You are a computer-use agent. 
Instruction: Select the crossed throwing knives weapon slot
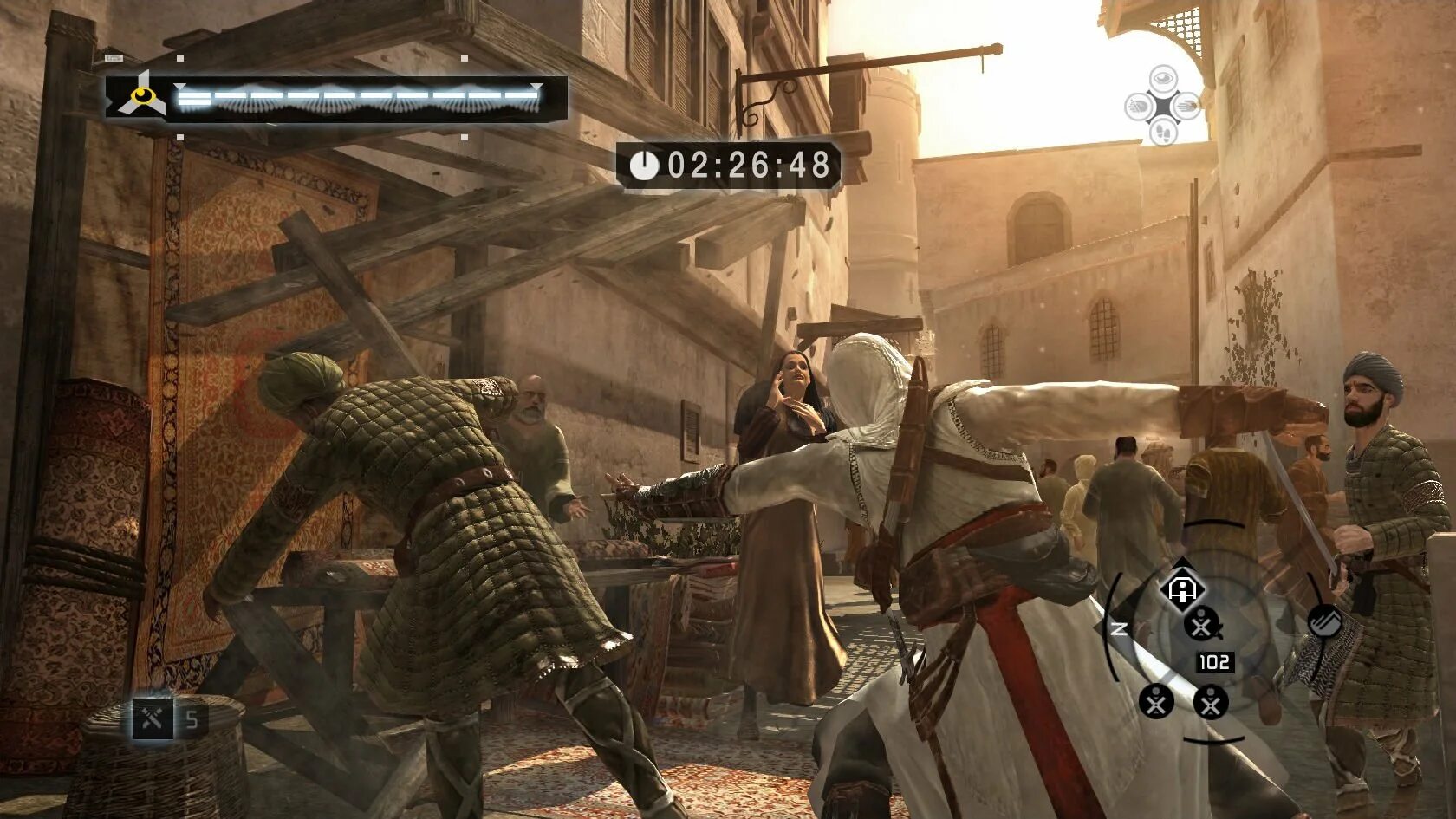click(153, 718)
